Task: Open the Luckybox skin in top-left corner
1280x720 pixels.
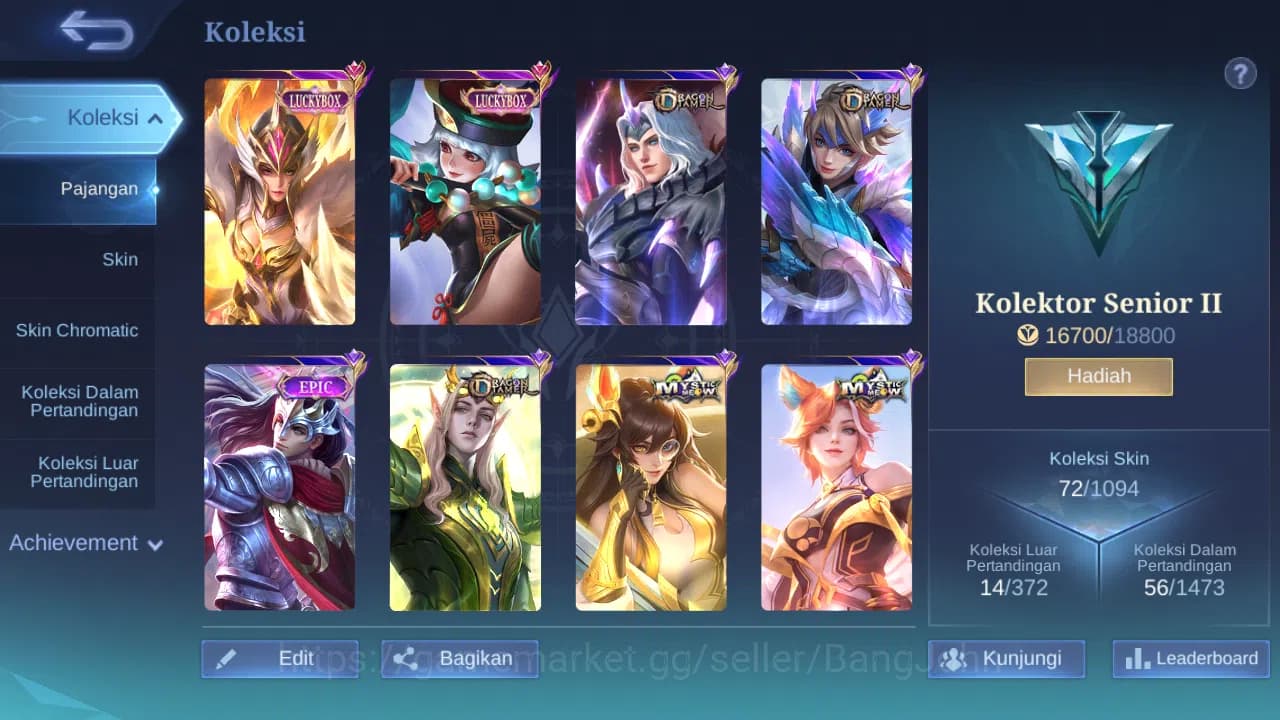Action: click(278, 198)
